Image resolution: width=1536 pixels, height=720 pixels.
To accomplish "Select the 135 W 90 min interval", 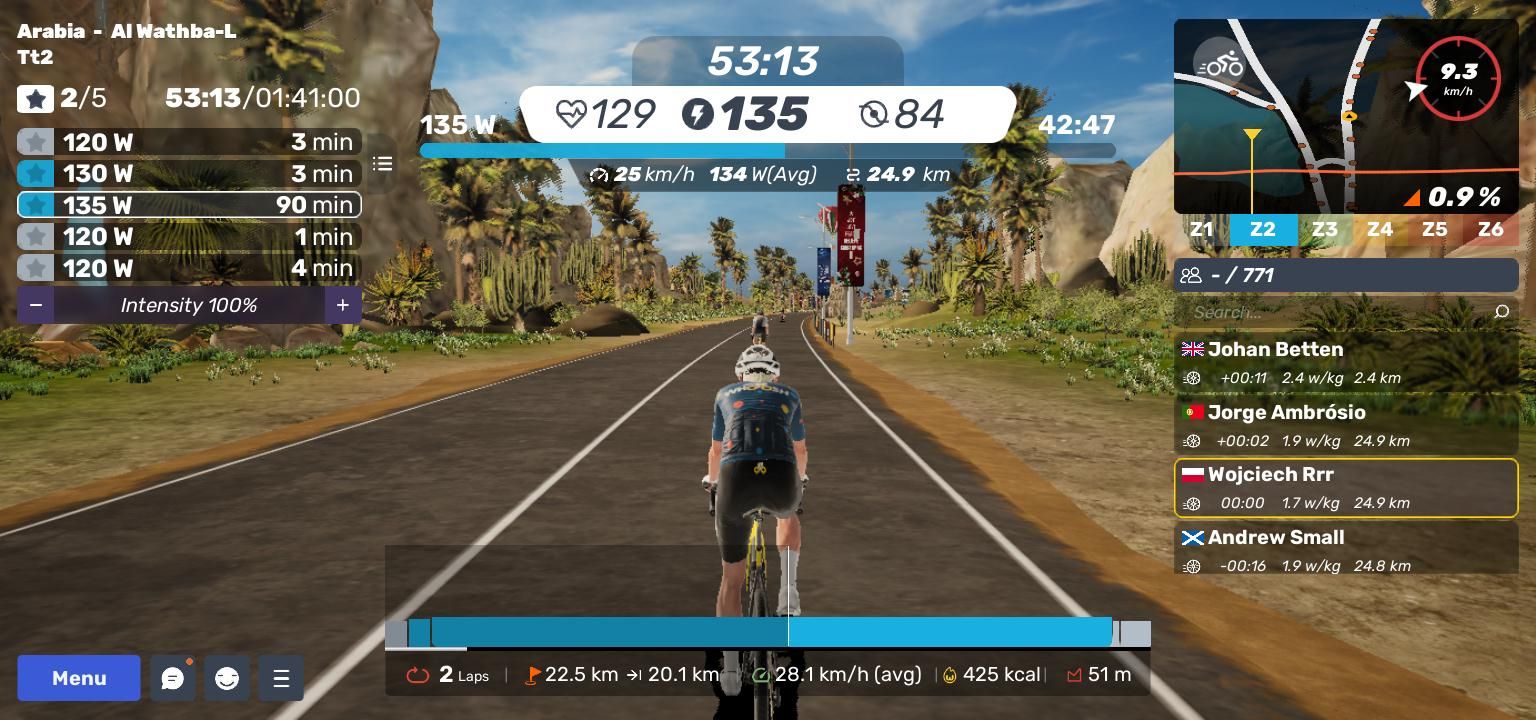I will [189, 205].
